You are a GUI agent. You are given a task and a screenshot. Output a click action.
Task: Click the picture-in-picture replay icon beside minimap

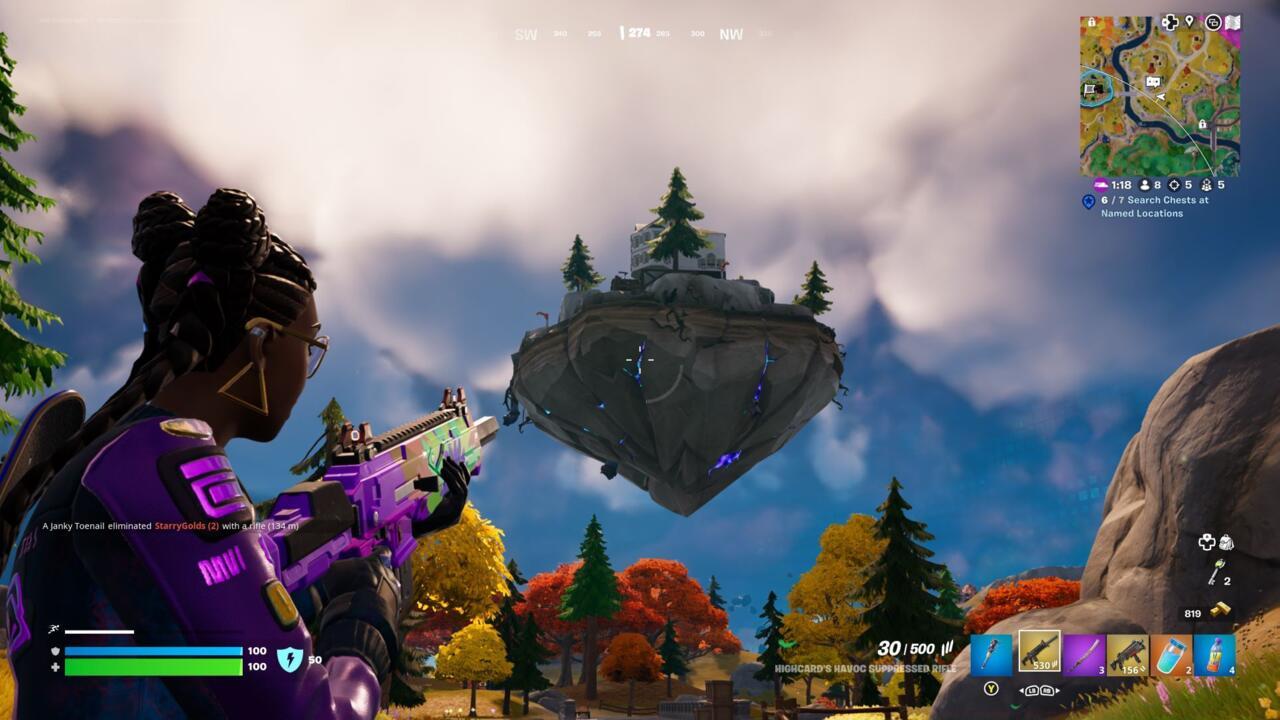pyautogui.click(x=1214, y=21)
